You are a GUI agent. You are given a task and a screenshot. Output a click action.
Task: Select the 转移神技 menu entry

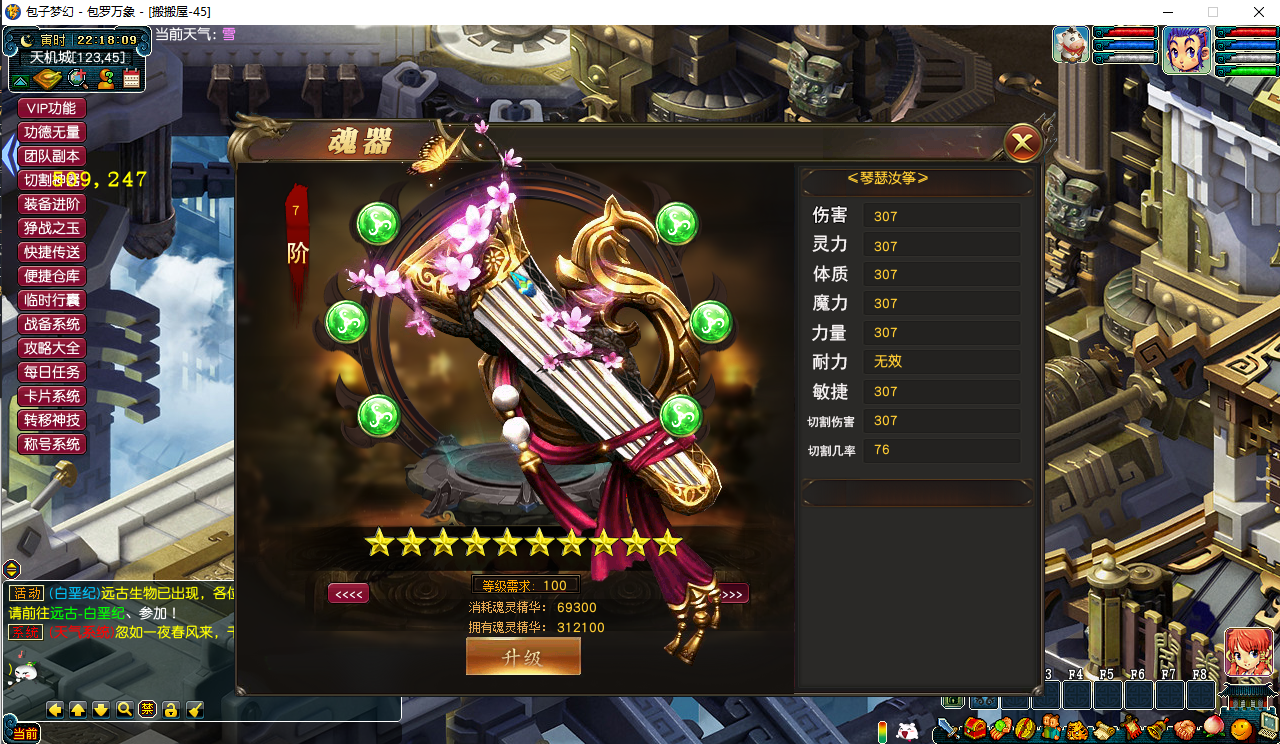(x=52, y=420)
